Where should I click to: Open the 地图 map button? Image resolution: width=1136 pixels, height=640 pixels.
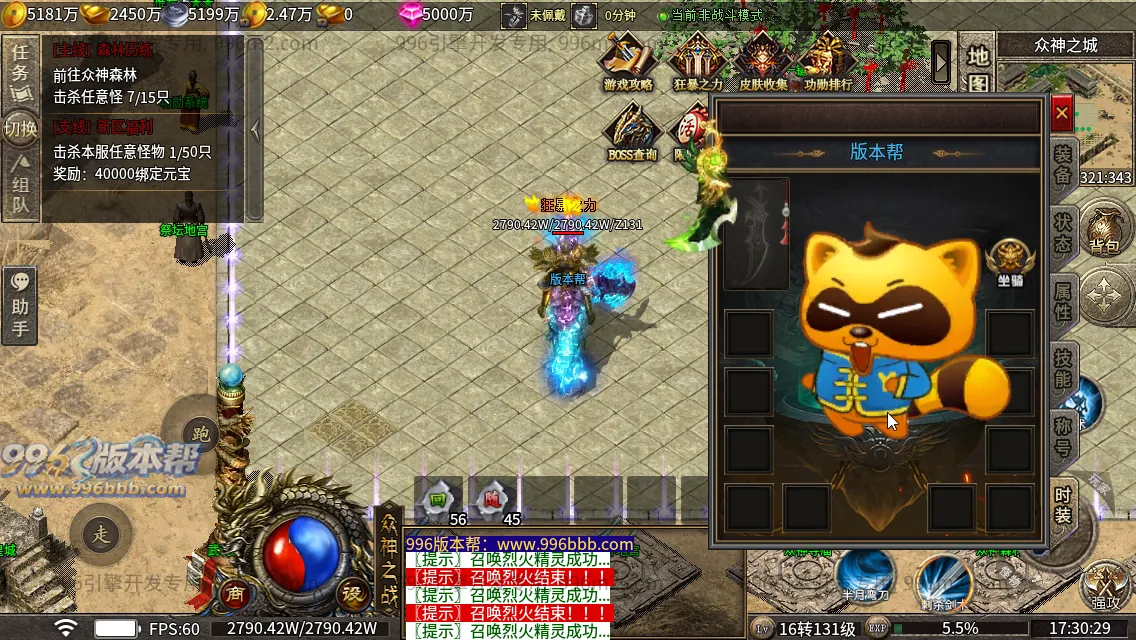pyautogui.click(x=977, y=66)
